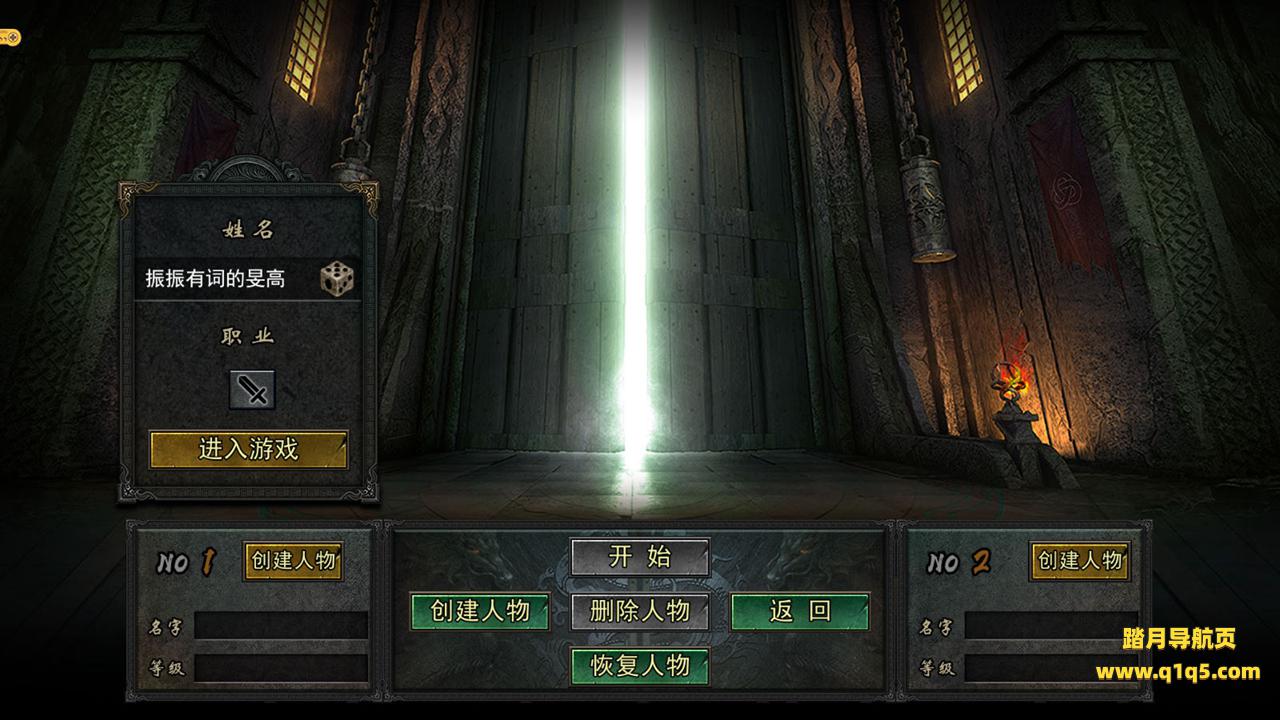
Task: Click the 开始 start button
Action: pos(640,557)
